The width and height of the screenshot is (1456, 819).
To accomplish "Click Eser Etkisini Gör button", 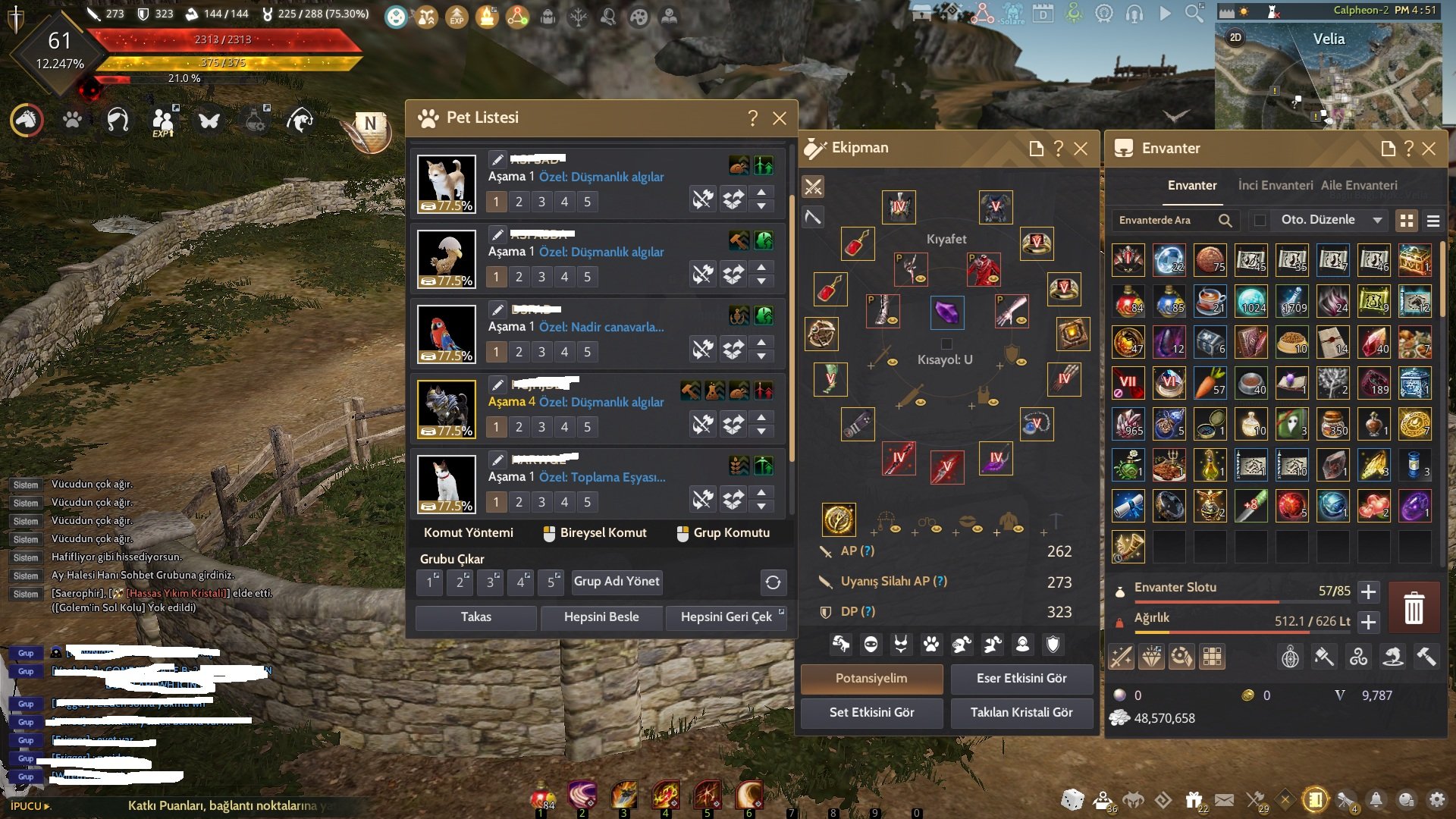I will point(1021,679).
